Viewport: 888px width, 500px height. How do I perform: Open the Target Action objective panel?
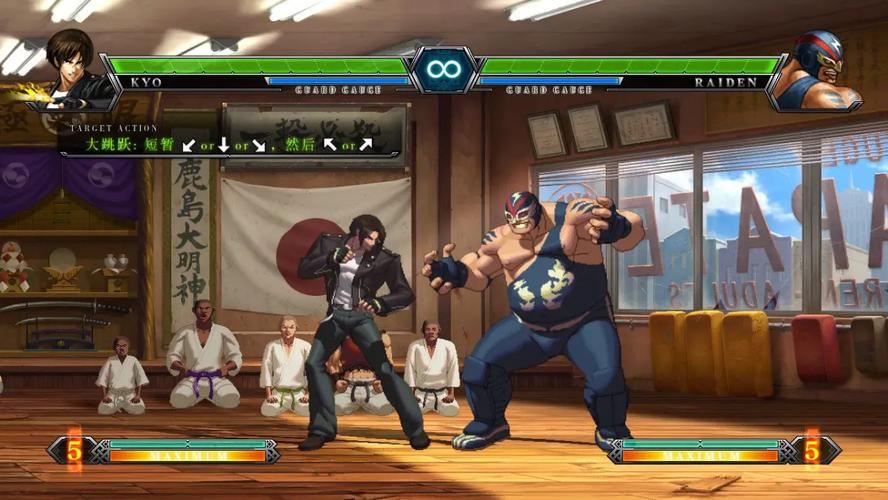(x=230, y=140)
